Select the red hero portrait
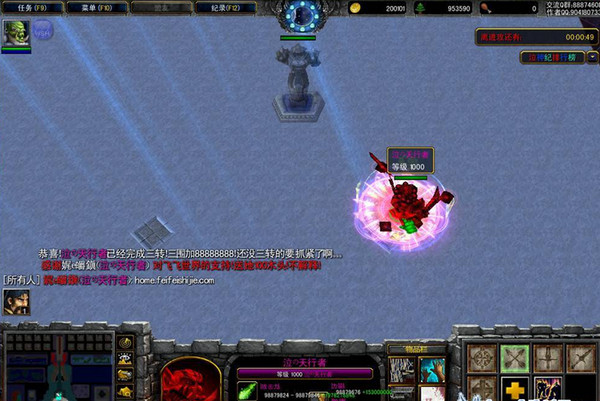 190,378
